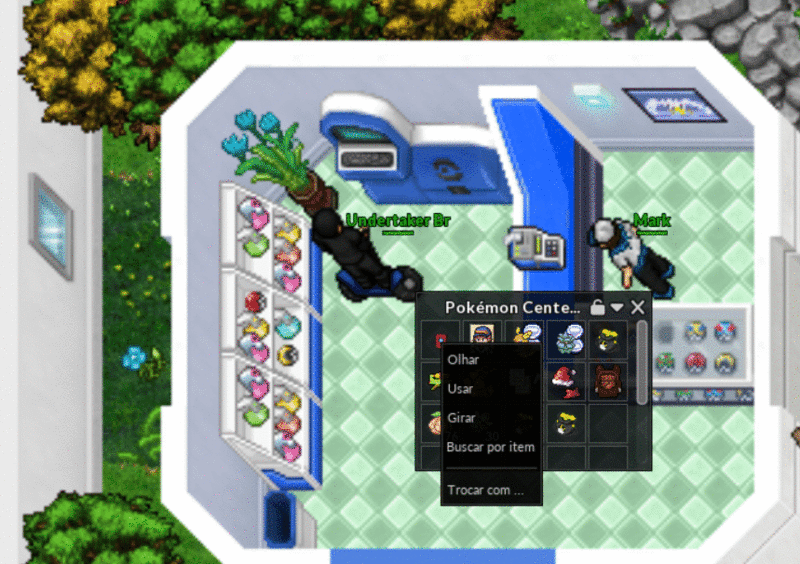This screenshot has height=564, width=800.
Task: Select the orange fruit item slot
Action: point(433,423)
